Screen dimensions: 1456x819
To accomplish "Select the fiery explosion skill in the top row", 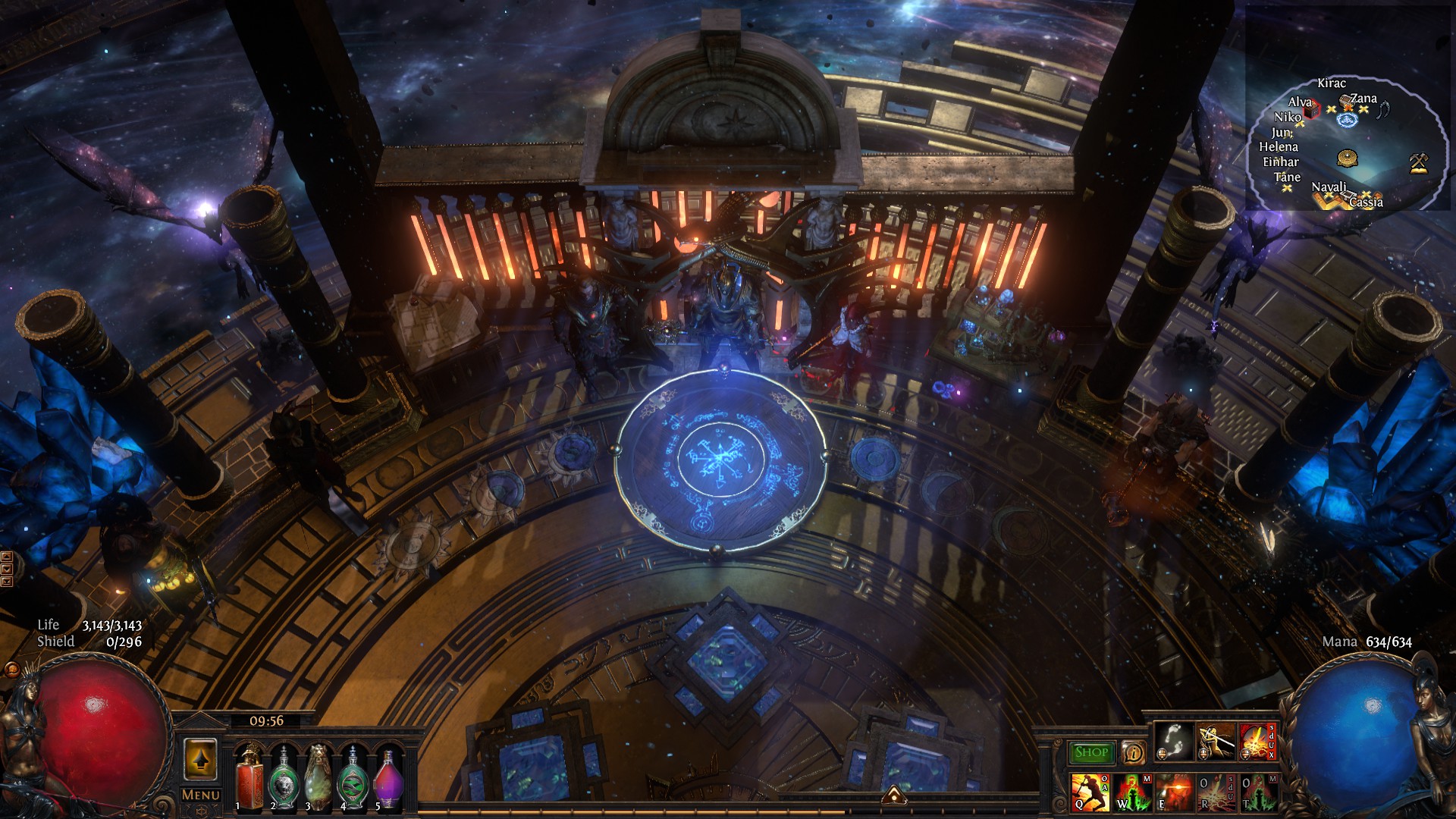I will (1257, 741).
